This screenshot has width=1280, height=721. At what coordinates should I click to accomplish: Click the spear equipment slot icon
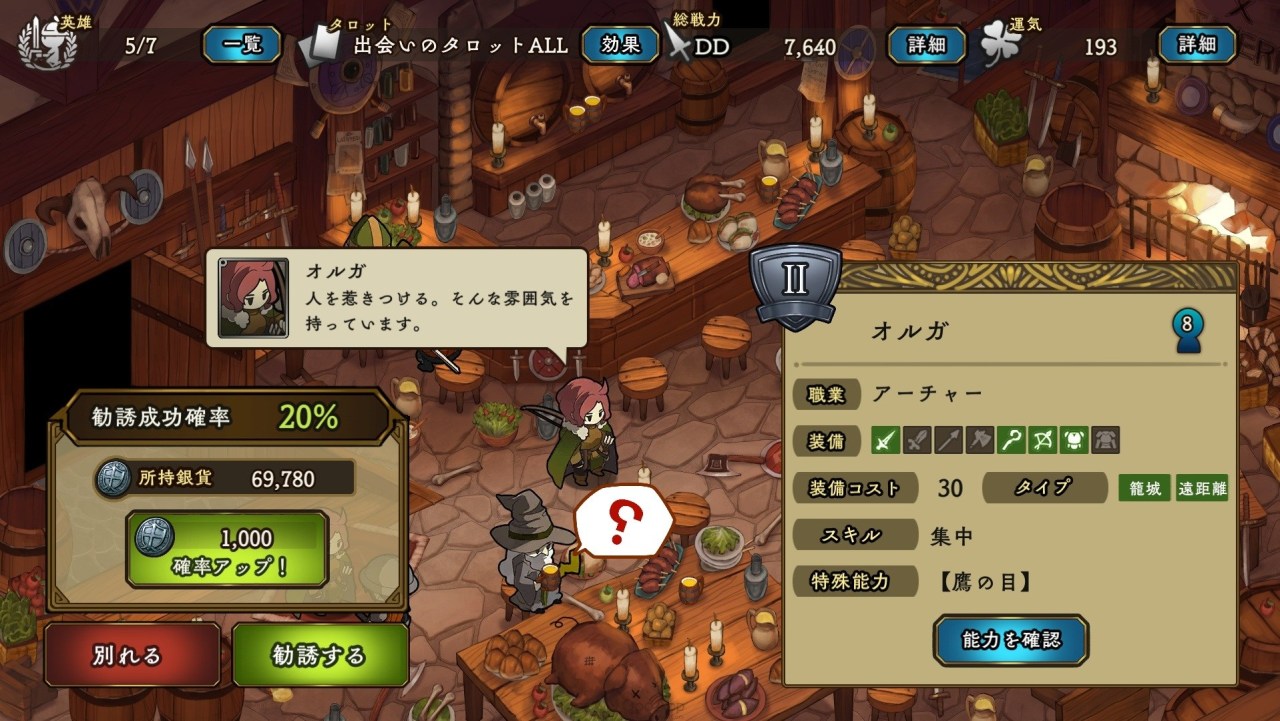[x=950, y=440]
